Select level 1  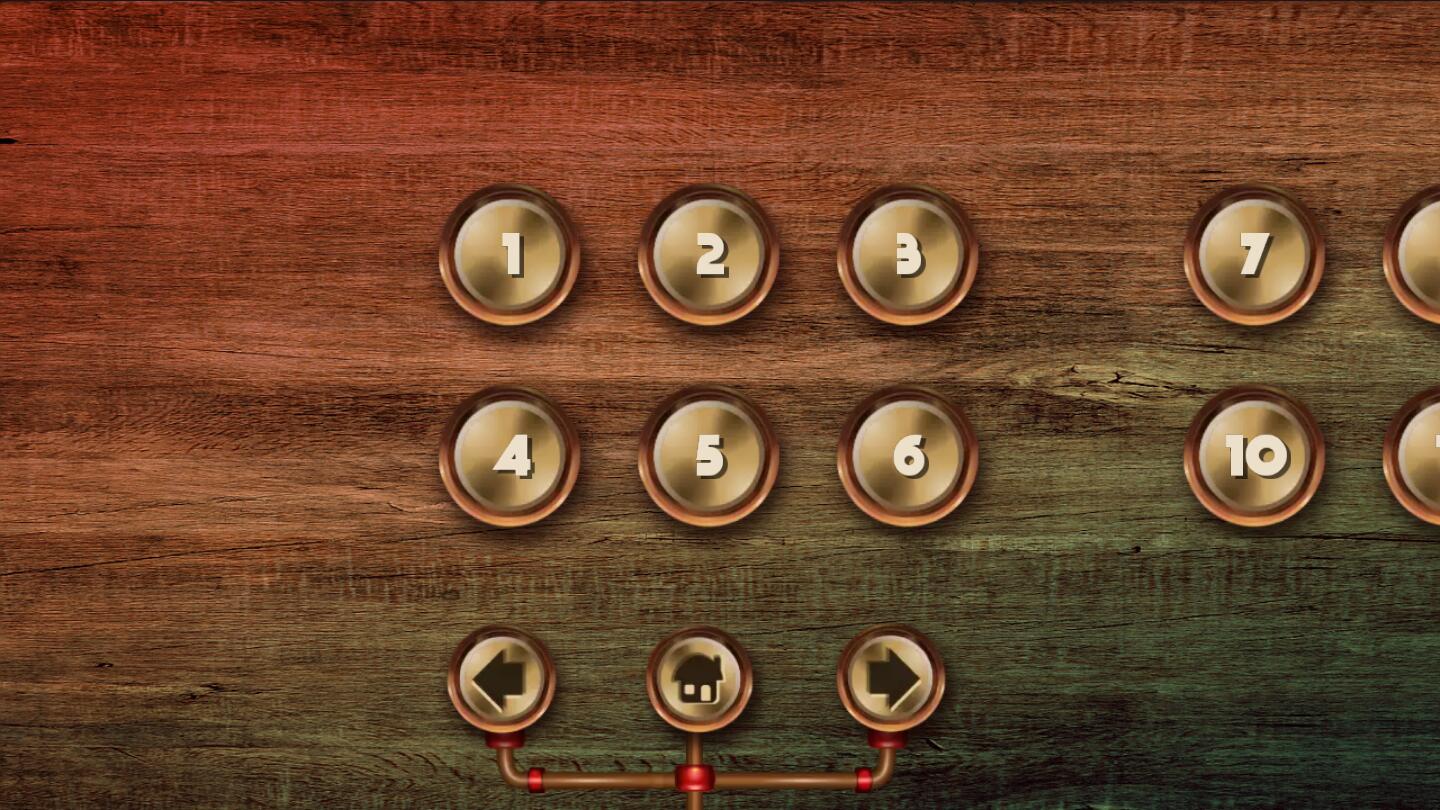[x=512, y=258]
